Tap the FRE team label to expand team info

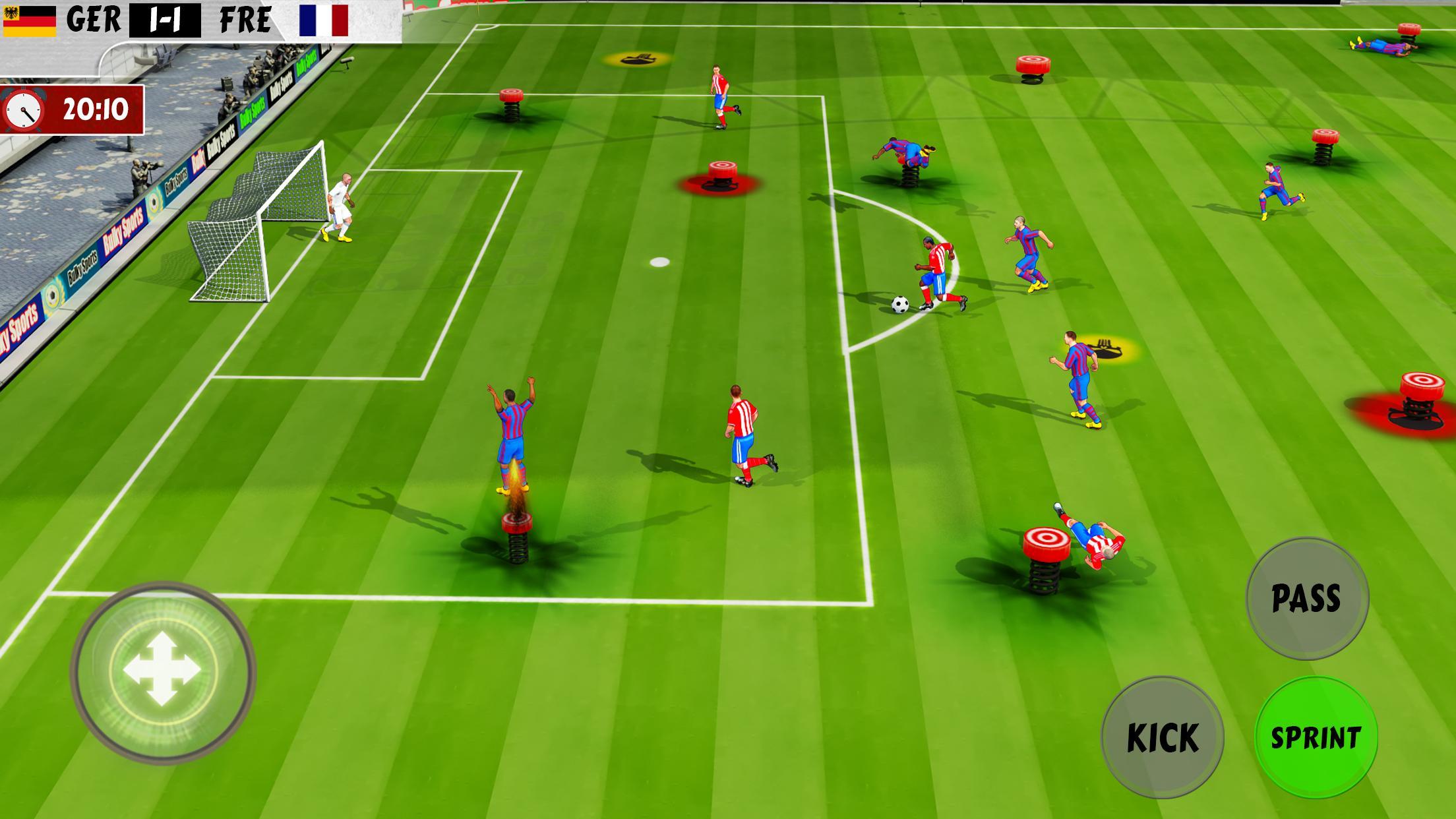tap(247, 20)
